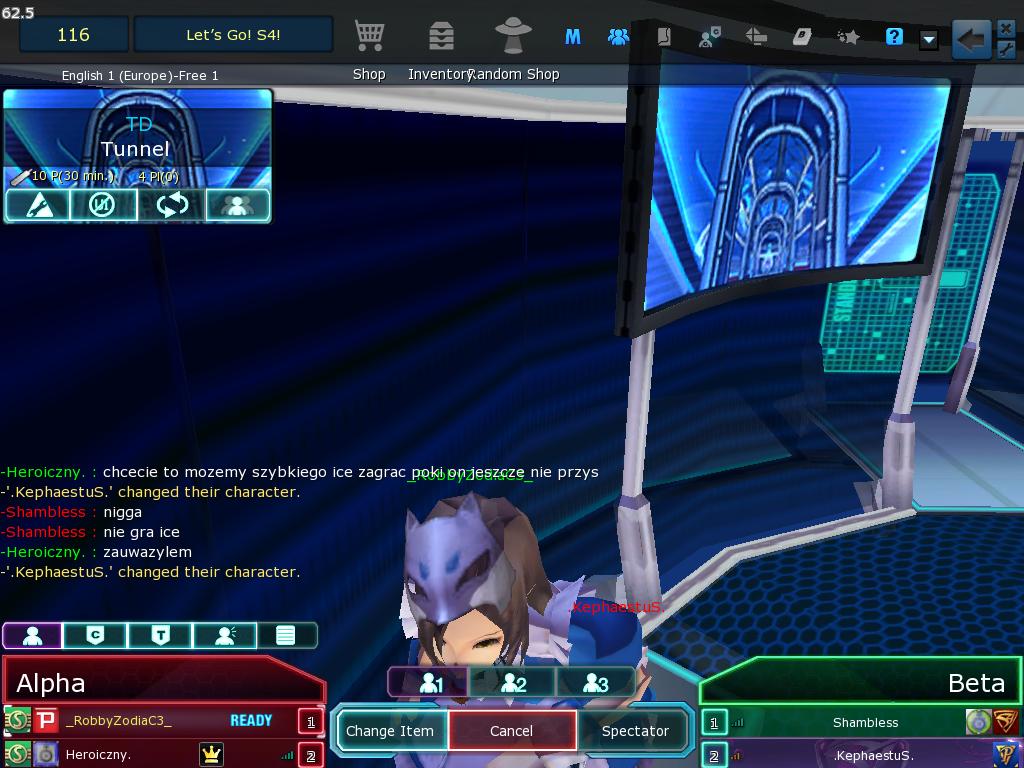Switch to the clan chat tab

[96, 635]
